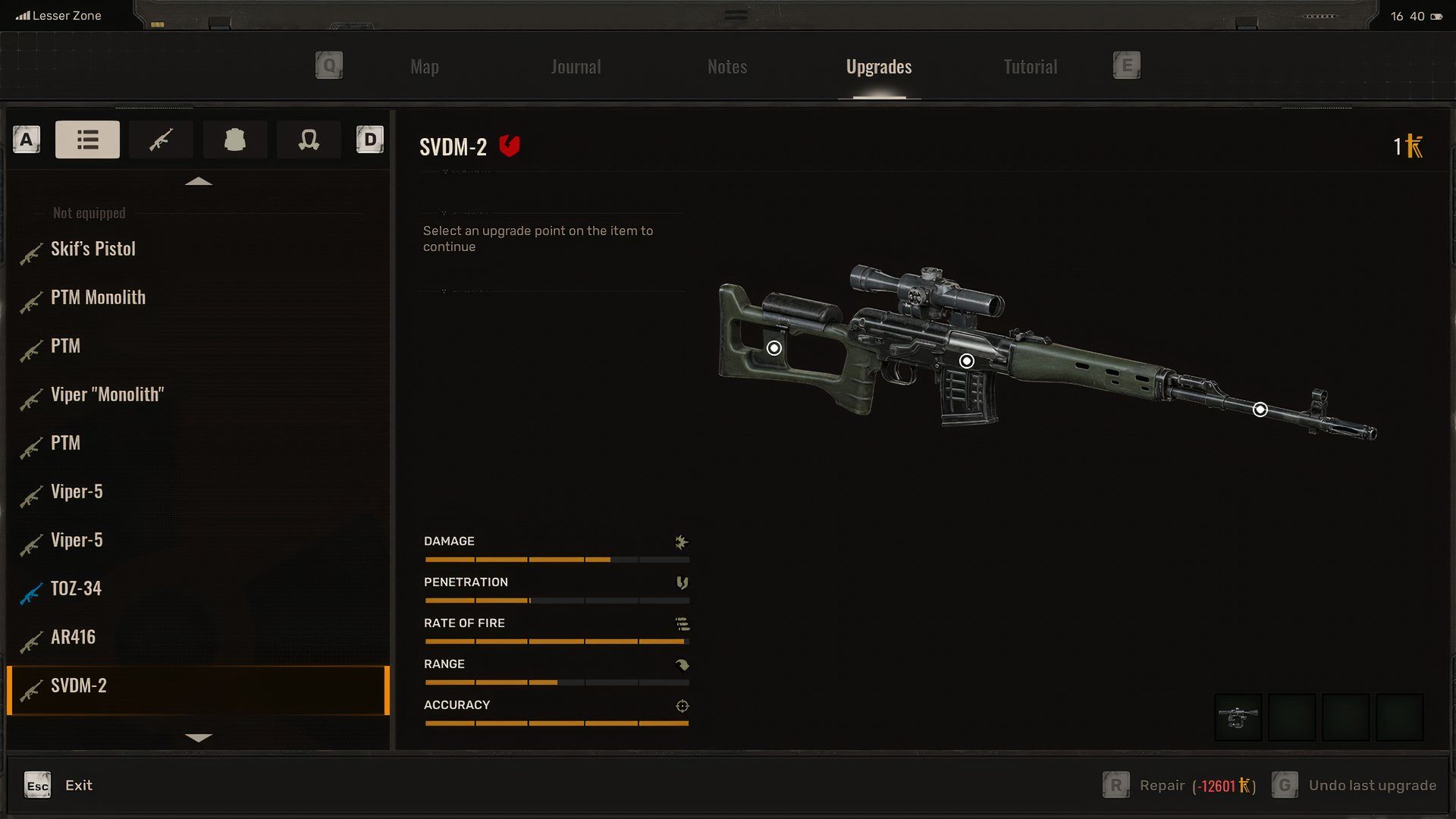Go to the Tutorial tab
This screenshot has width=1456, height=819.
pos(1030,67)
